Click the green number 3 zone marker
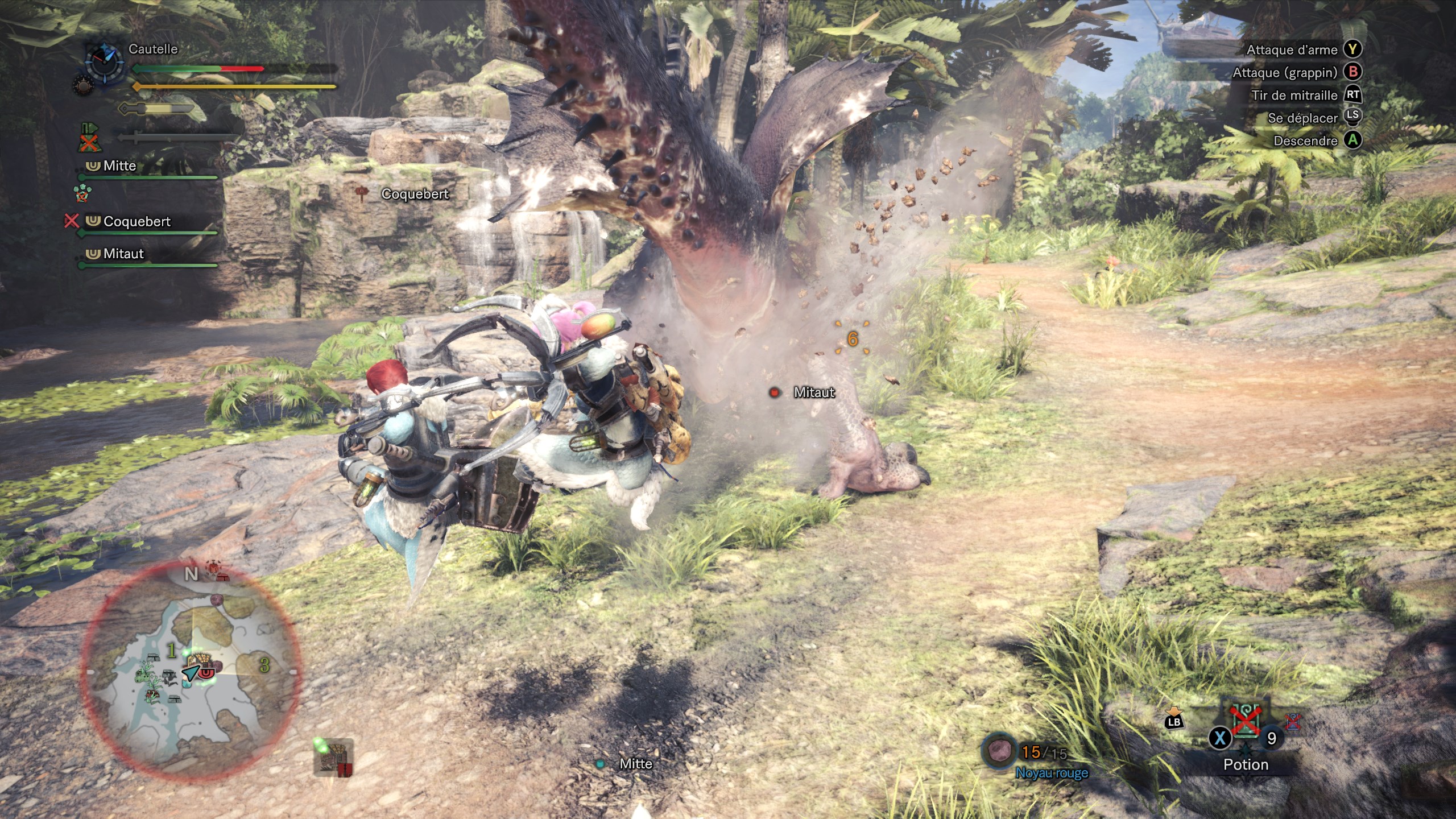Screen dimensions: 1456x819 coord(264,664)
